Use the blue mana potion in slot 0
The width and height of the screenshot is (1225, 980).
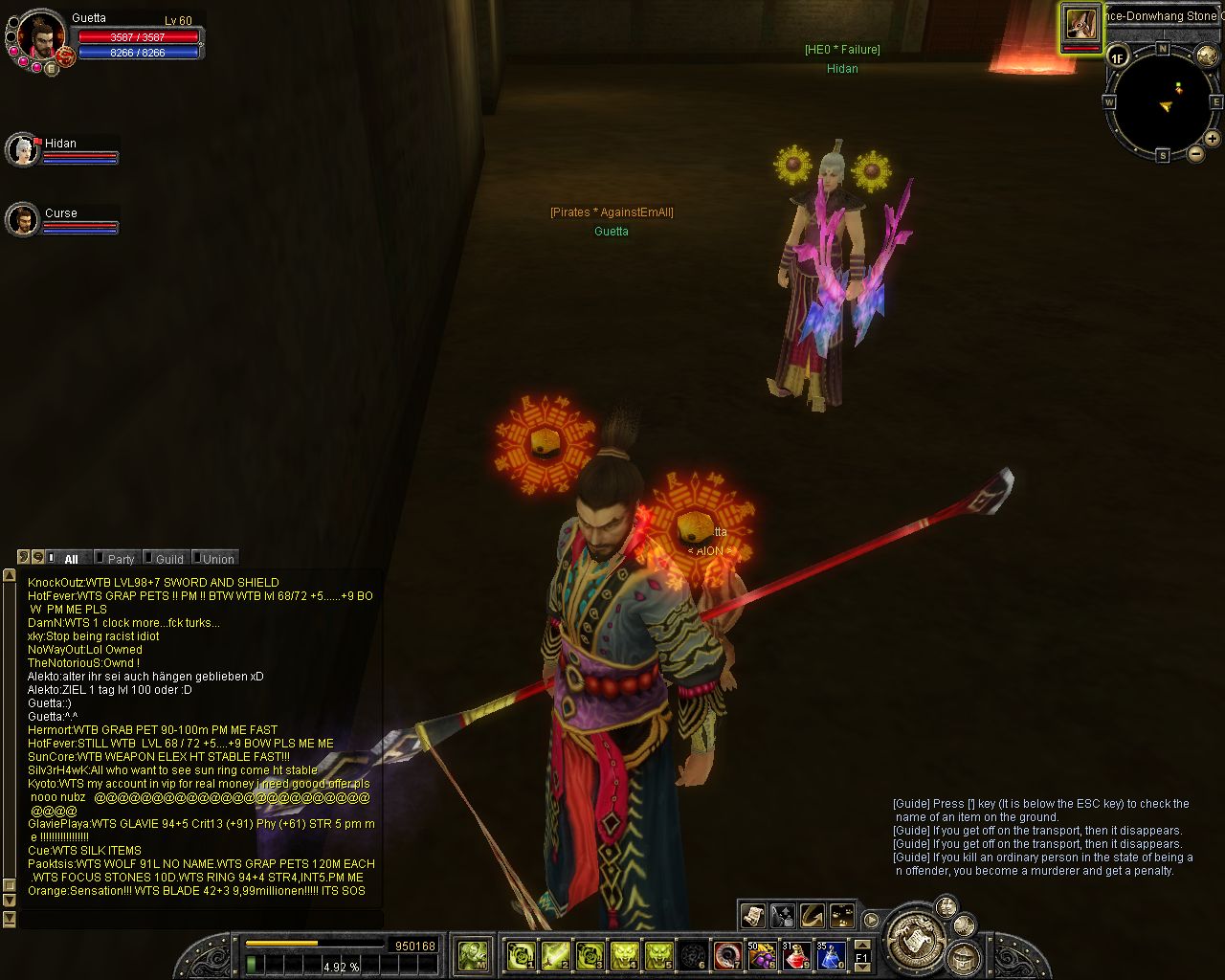click(830, 954)
